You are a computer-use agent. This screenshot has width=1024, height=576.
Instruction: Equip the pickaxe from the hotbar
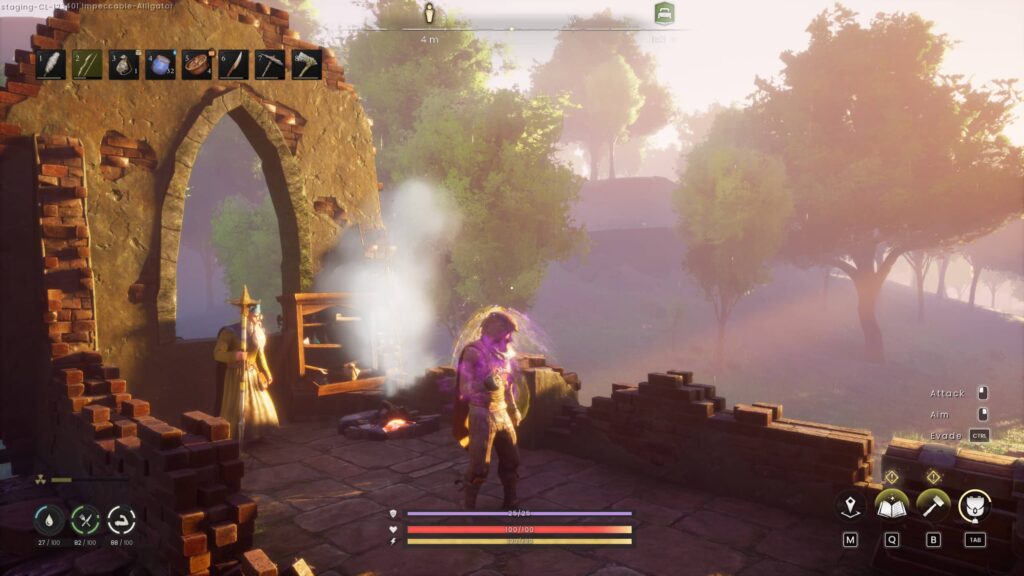point(270,65)
